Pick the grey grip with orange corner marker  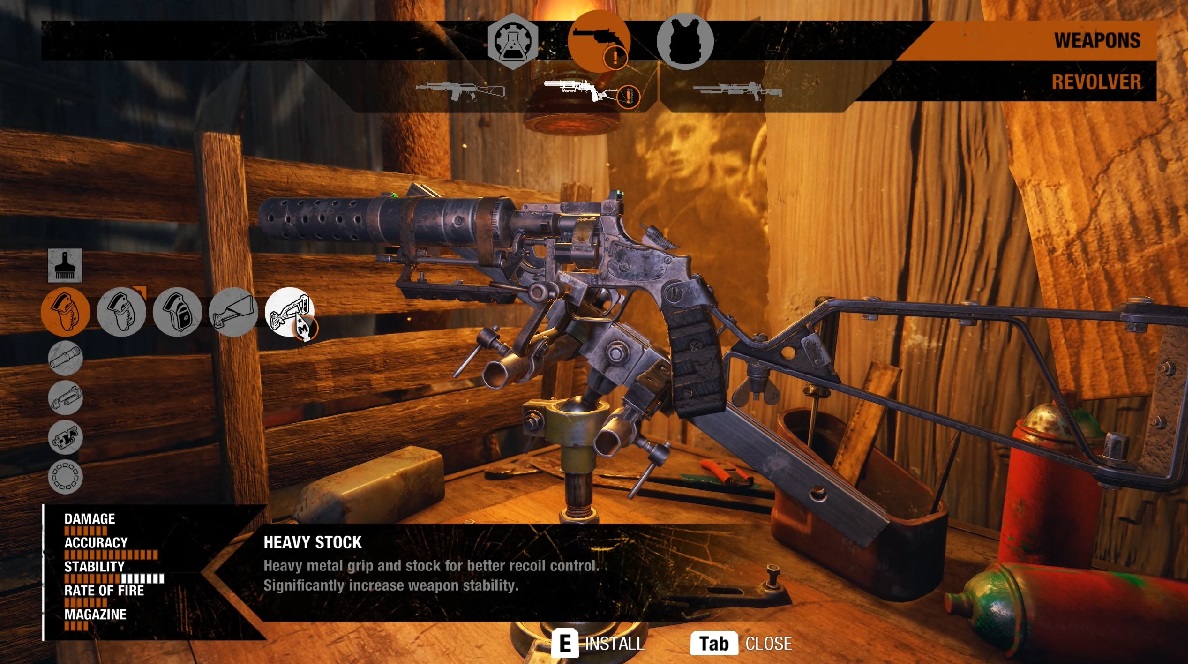pyautogui.click(x=122, y=312)
